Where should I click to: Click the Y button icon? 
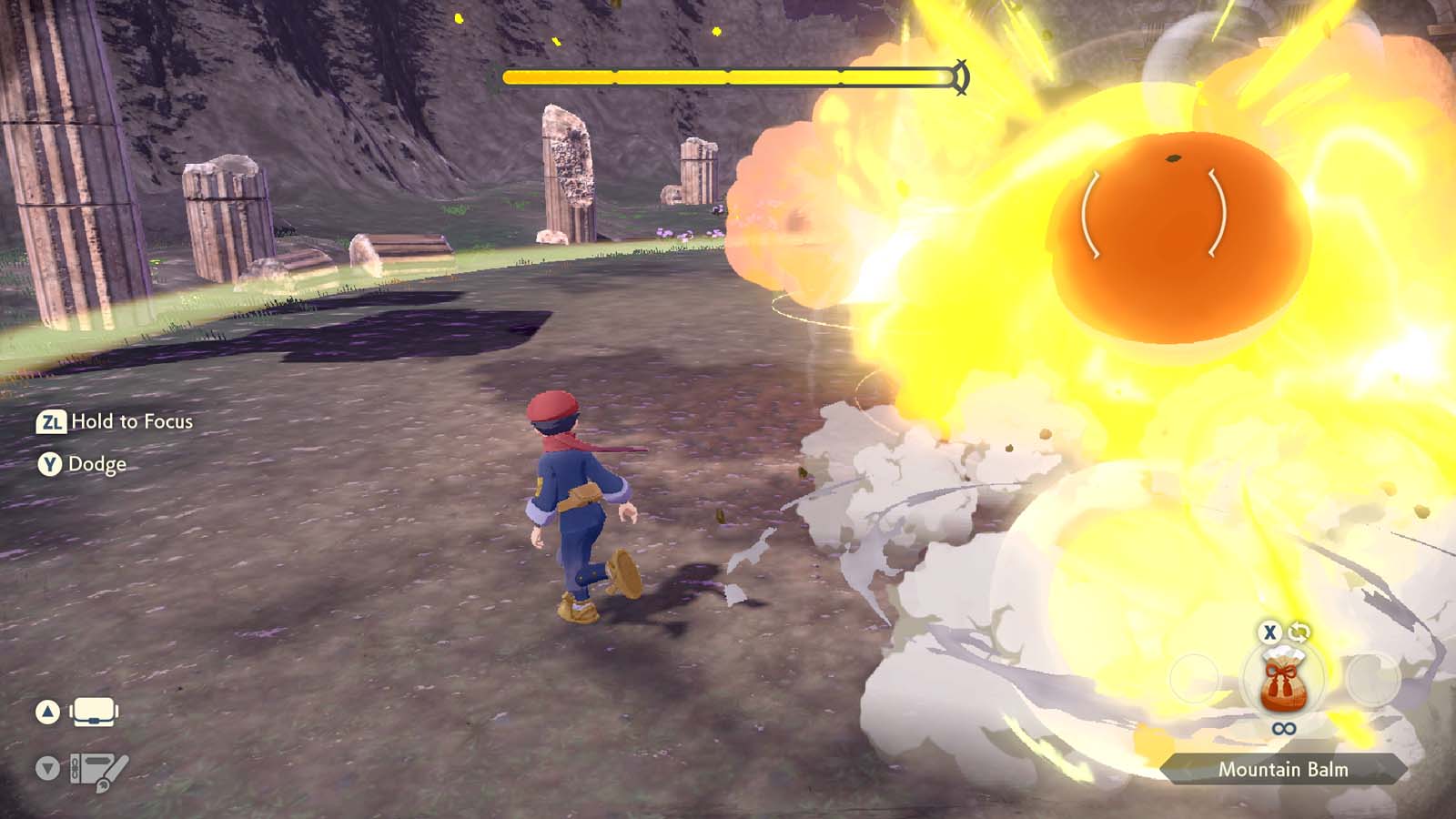(x=52, y=464)
